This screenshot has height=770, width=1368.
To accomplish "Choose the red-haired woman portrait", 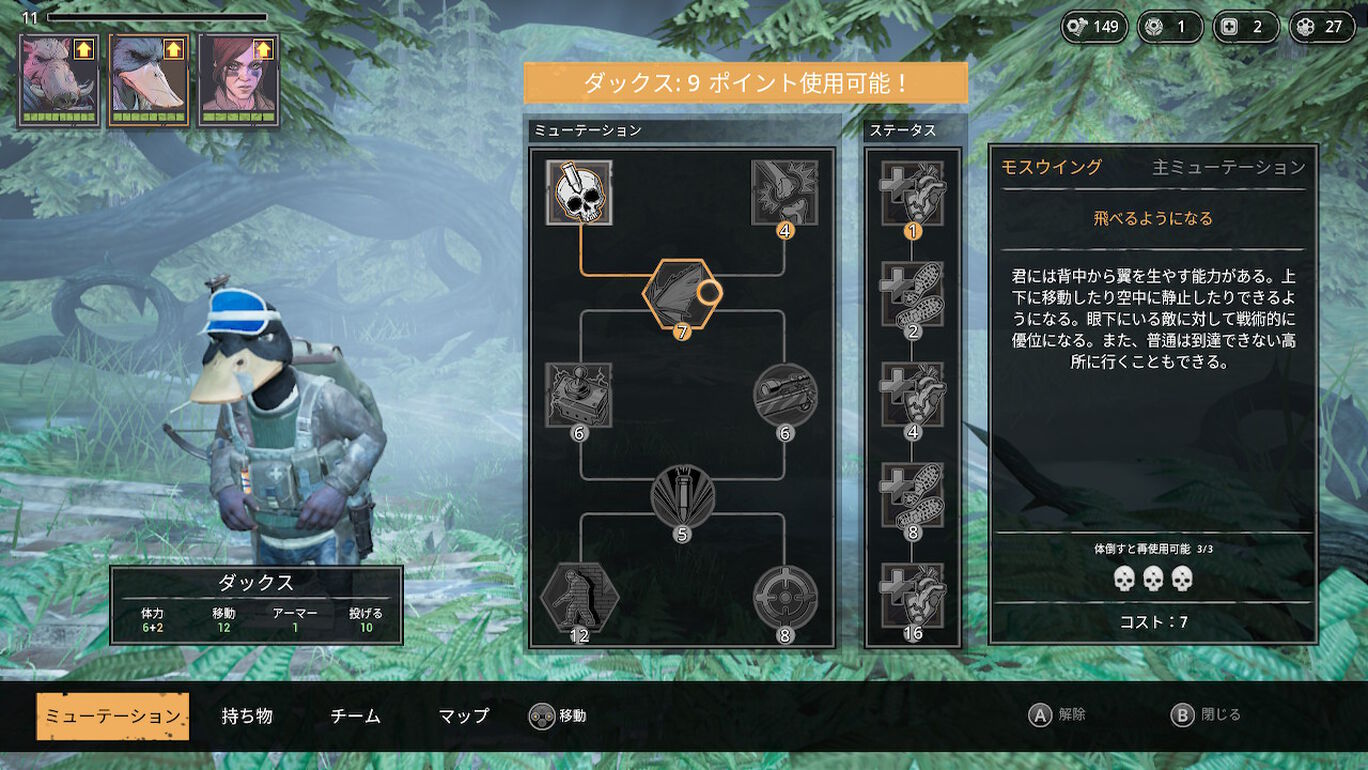I will tap(238, 80).
